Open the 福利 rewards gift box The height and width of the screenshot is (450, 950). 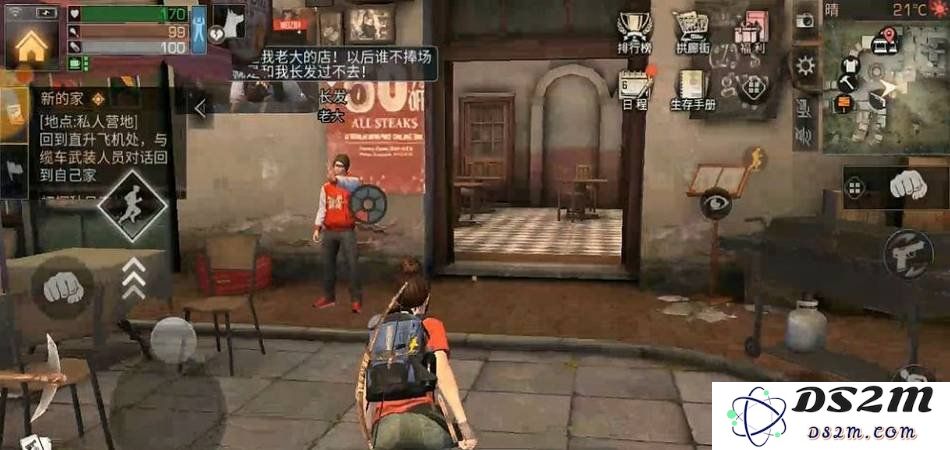click(750, 31)
